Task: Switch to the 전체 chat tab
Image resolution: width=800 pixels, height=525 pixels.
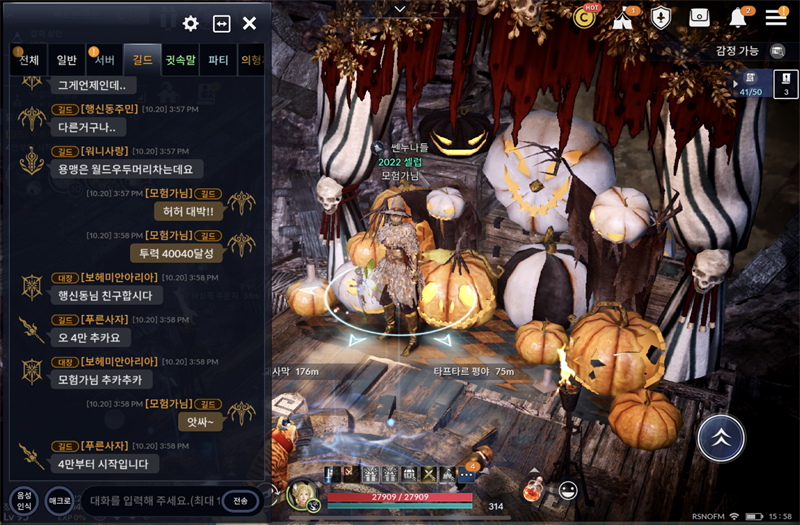Action: click(29, 60)
